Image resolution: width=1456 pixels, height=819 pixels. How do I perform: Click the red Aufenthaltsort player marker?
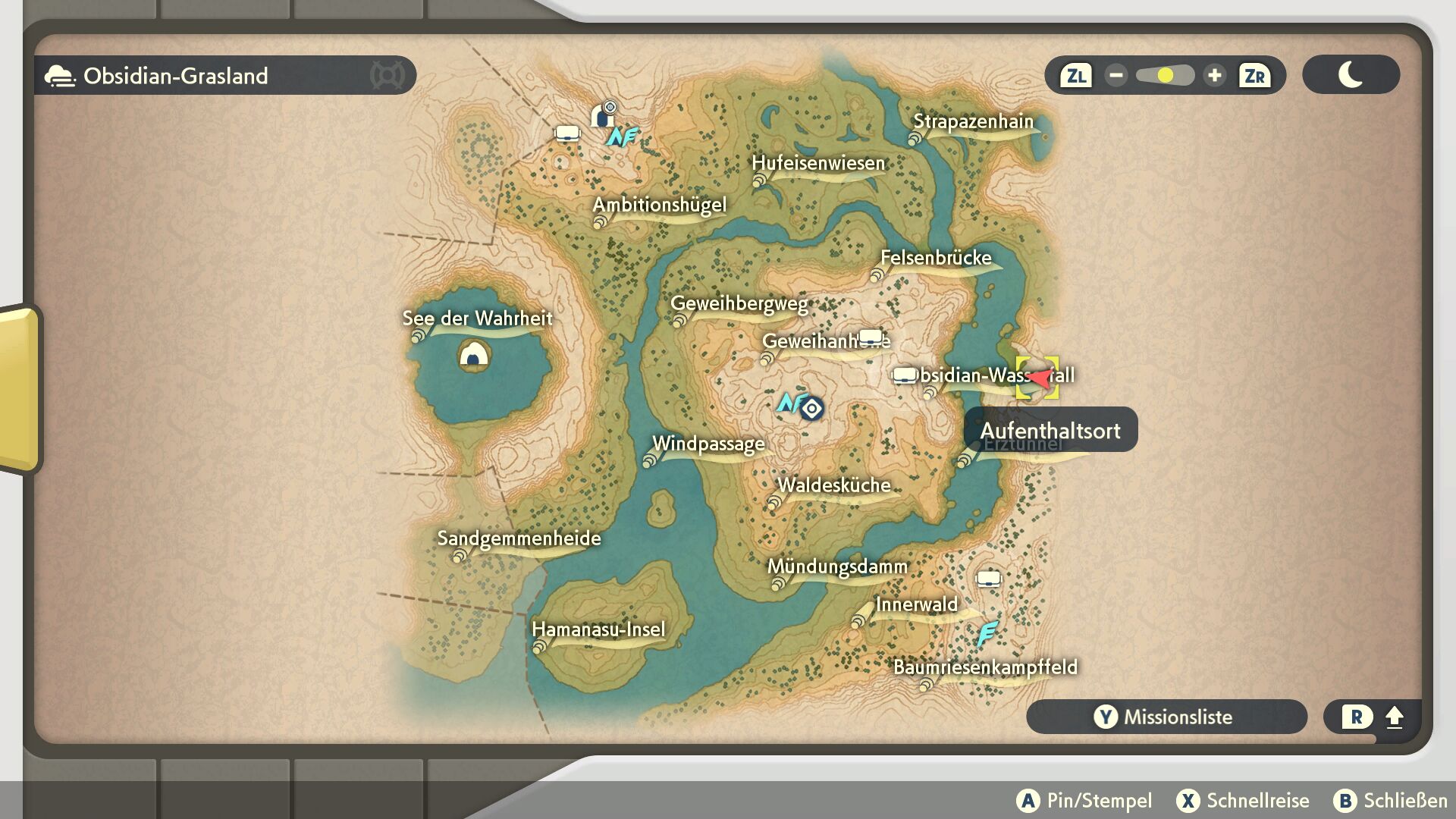(1037, 378)
